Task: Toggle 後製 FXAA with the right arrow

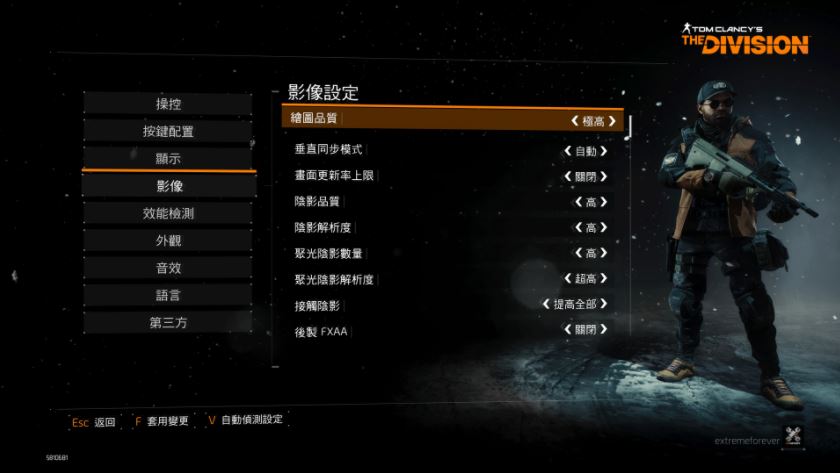Action: tap(604, 330)
